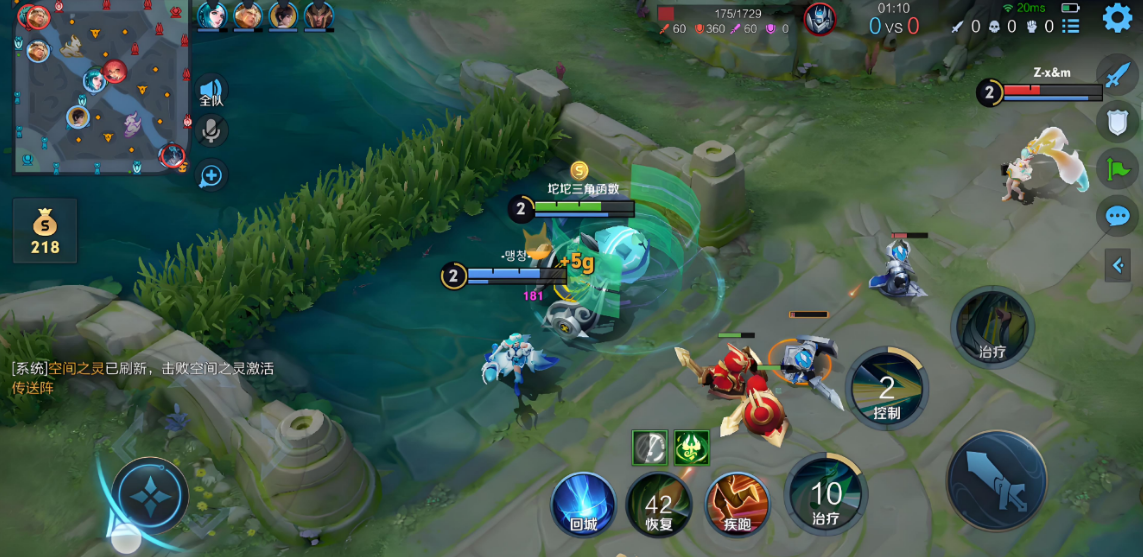Screen dimensions: 1143x557
Task: Tap the movement joystick pad
Action: (x=150, y=494)
